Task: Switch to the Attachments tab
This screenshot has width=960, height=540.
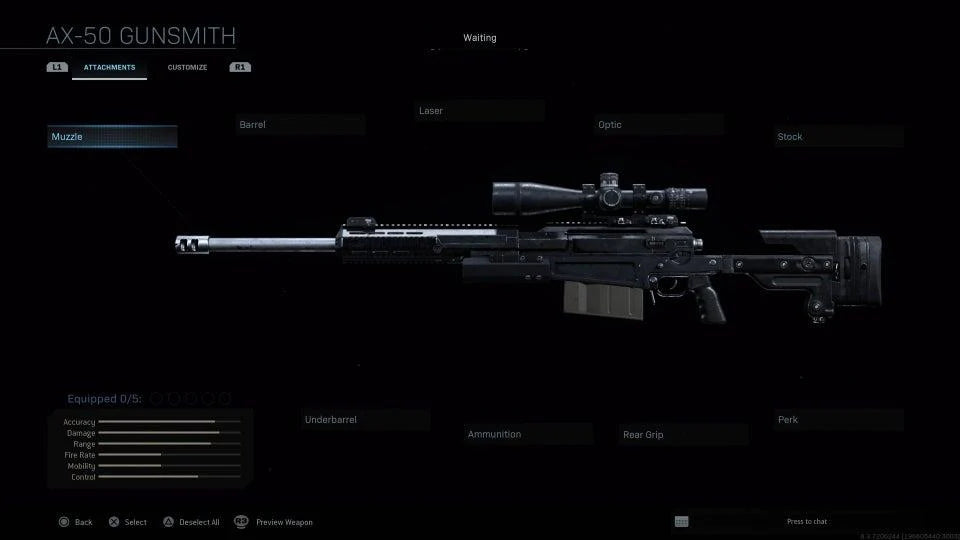Action: tap(109, 68)
